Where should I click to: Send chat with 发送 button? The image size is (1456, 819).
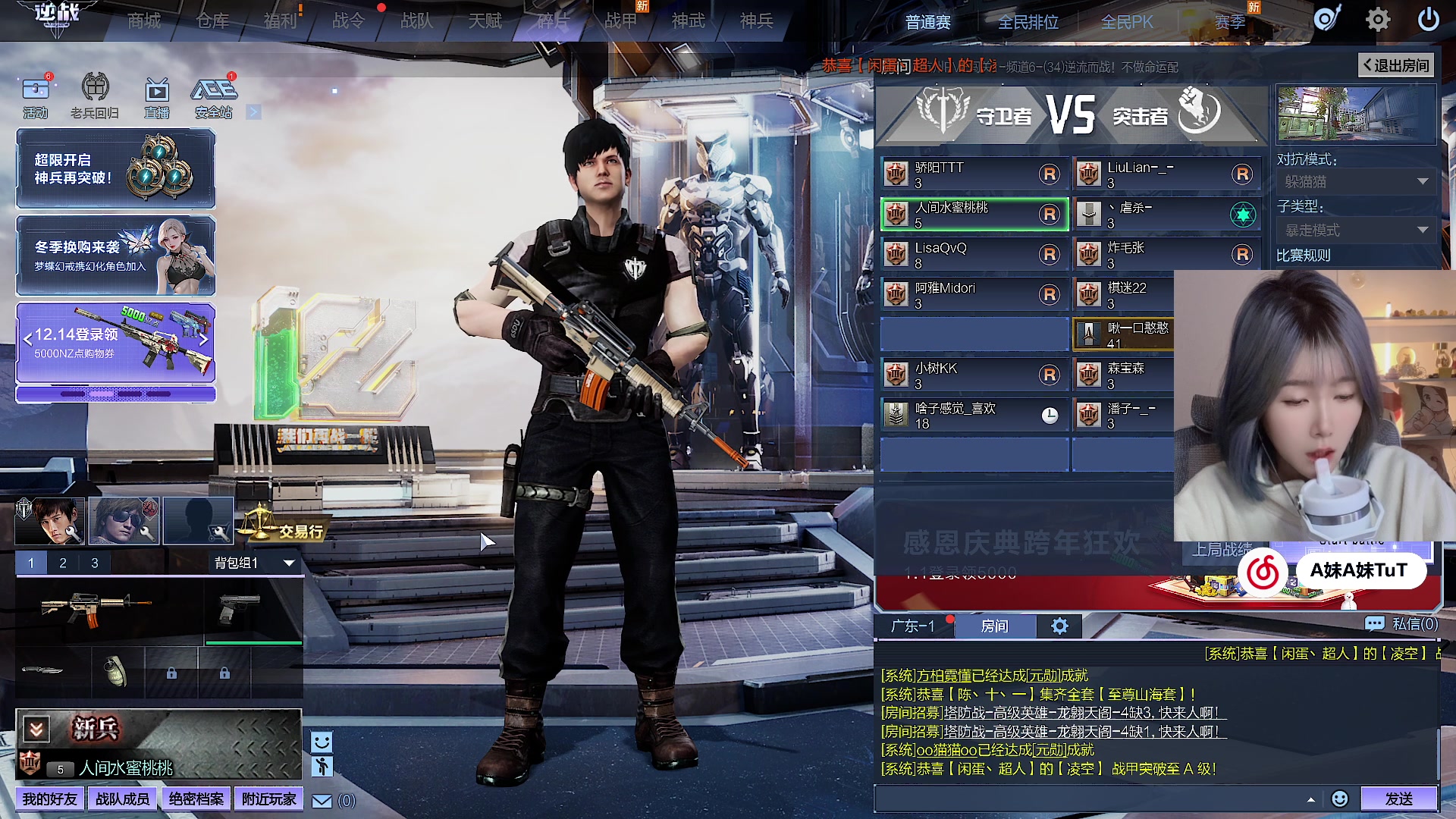(1398, 799)
